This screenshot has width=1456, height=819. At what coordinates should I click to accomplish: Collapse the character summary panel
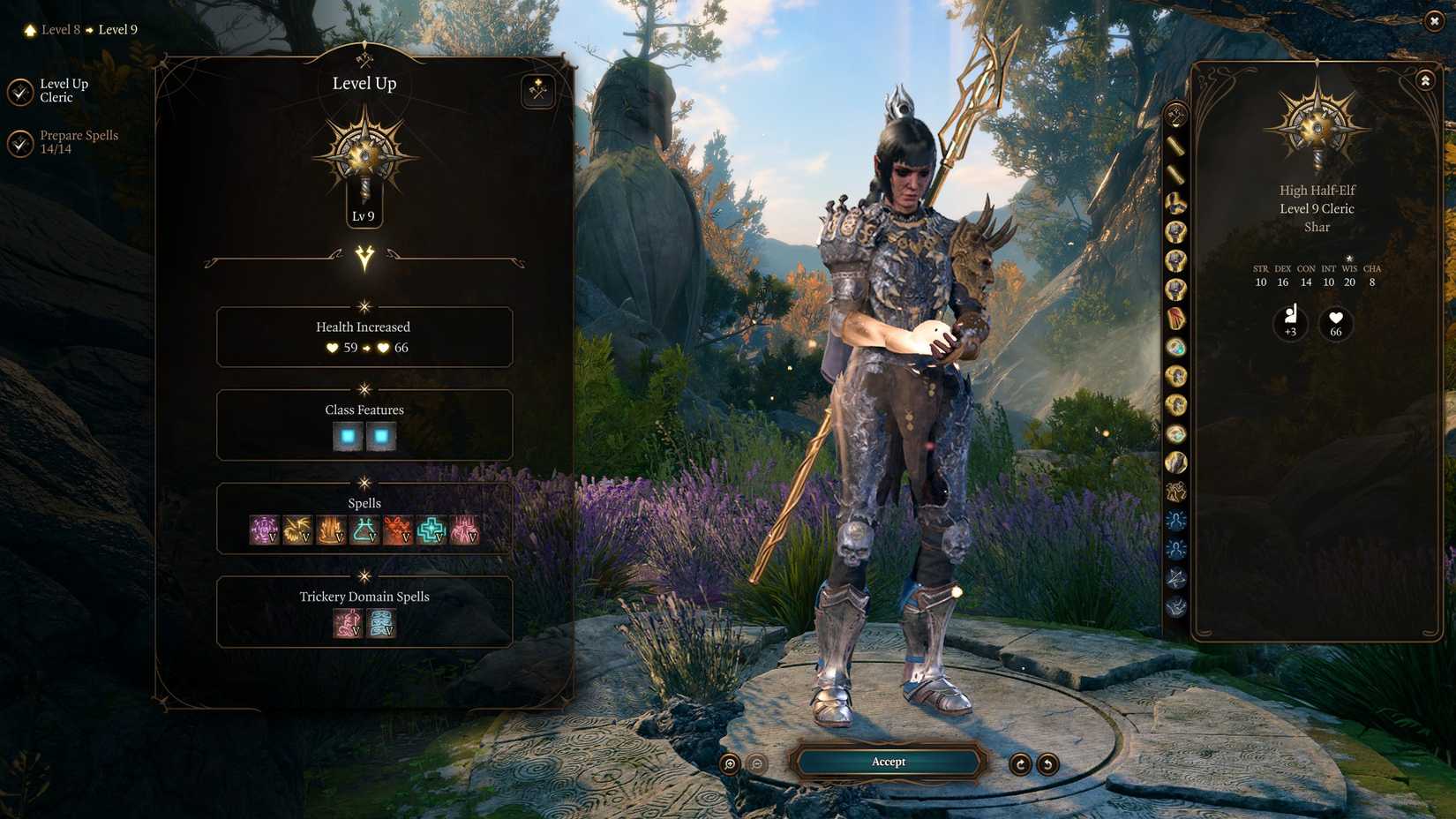coord(1425,81)
